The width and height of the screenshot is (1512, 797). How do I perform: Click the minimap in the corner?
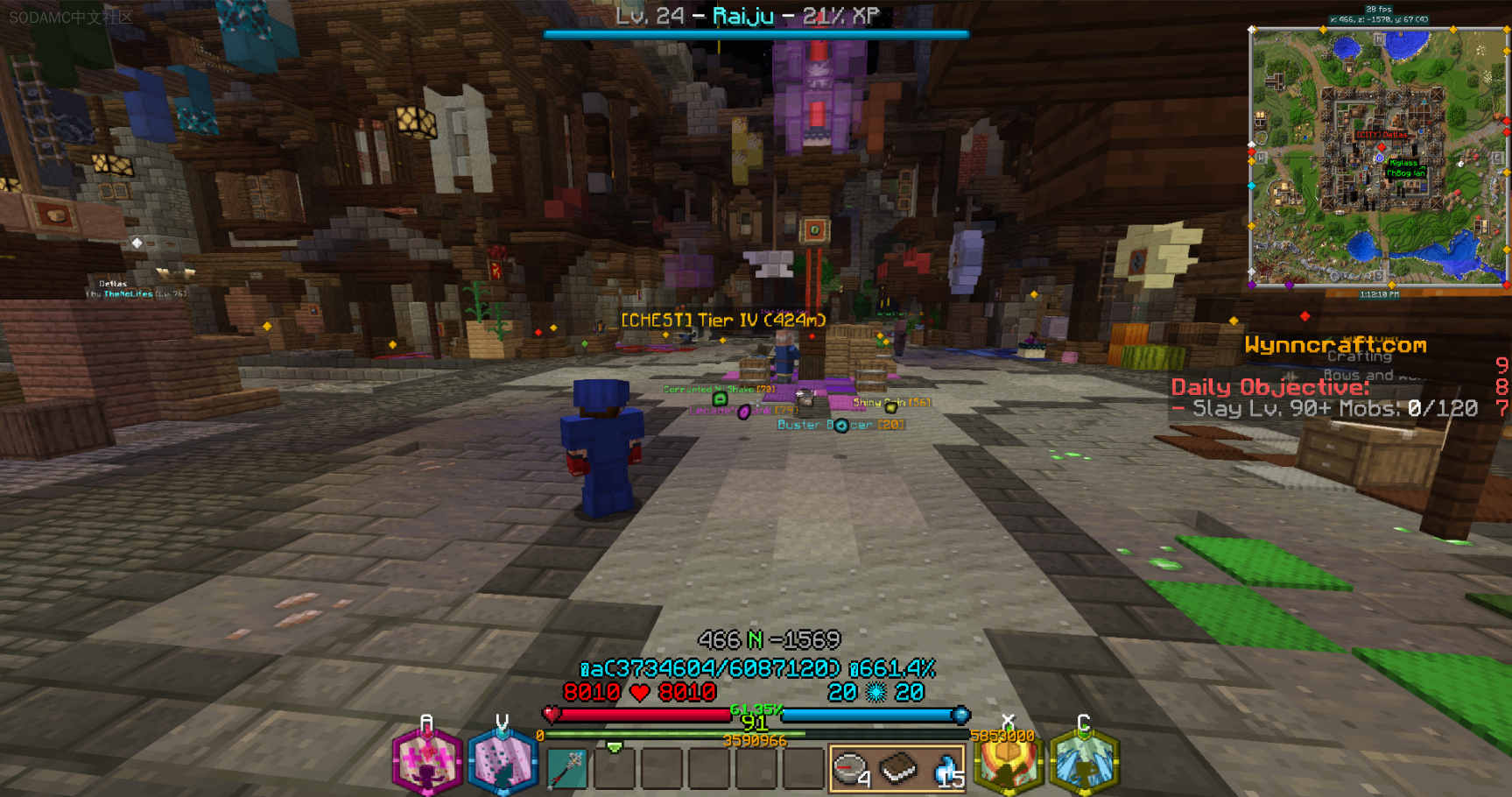tap(1377, 156)
